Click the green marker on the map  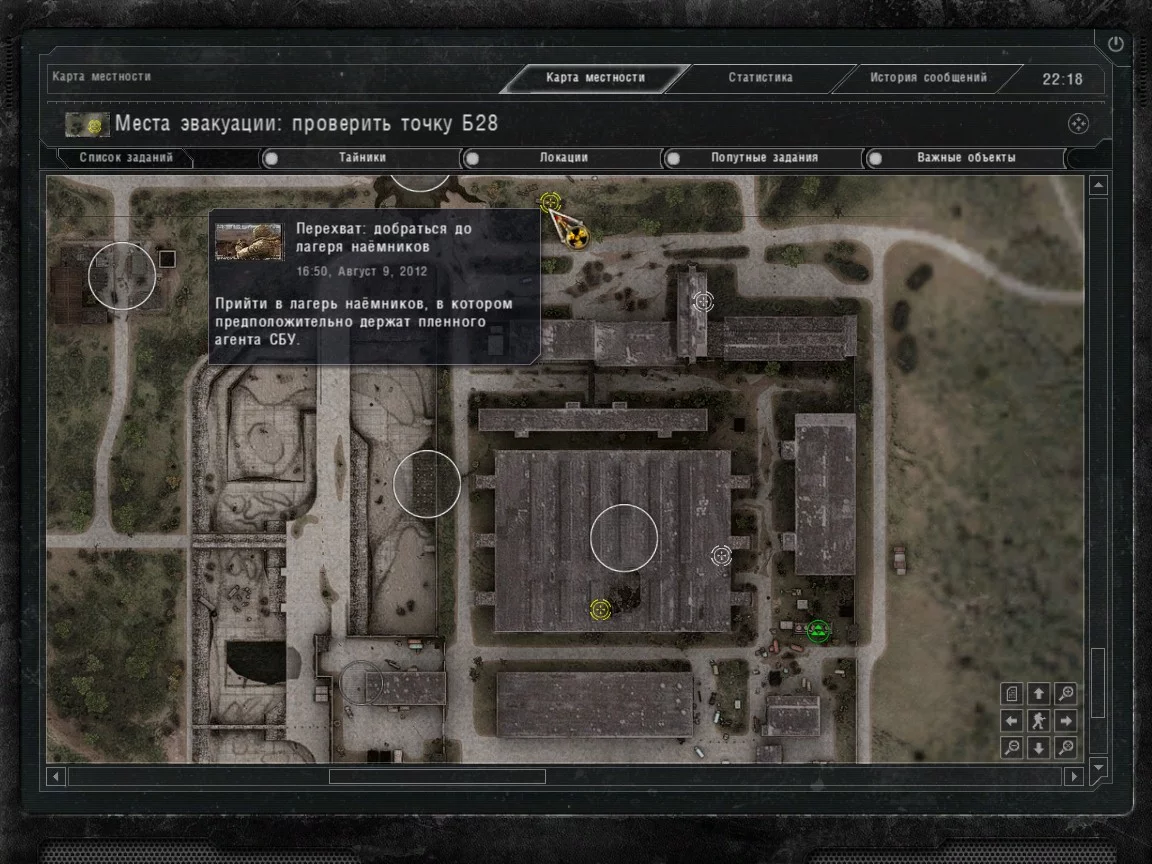coord(818,630)
